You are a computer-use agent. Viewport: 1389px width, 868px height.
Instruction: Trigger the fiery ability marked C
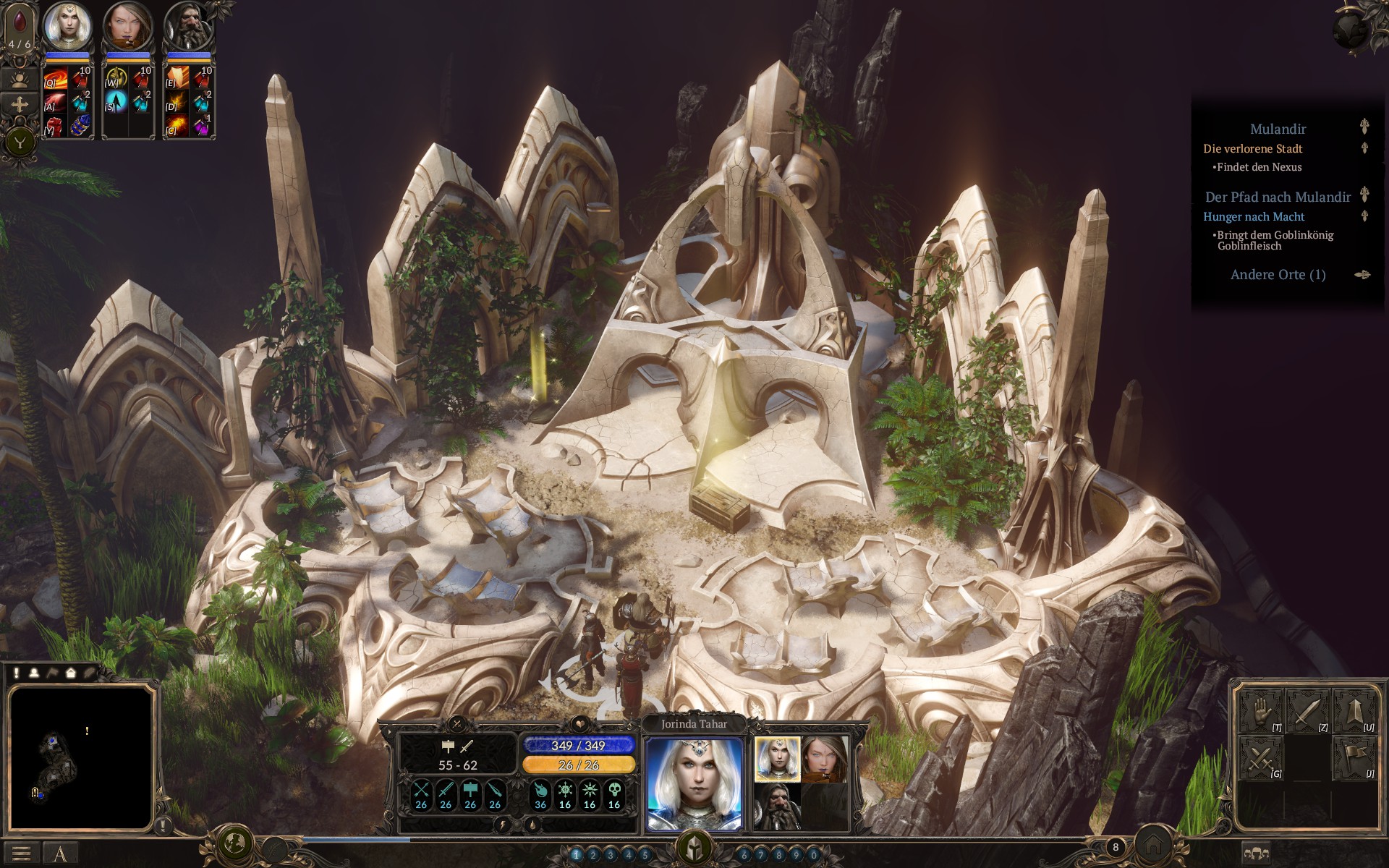coord(177,126)
